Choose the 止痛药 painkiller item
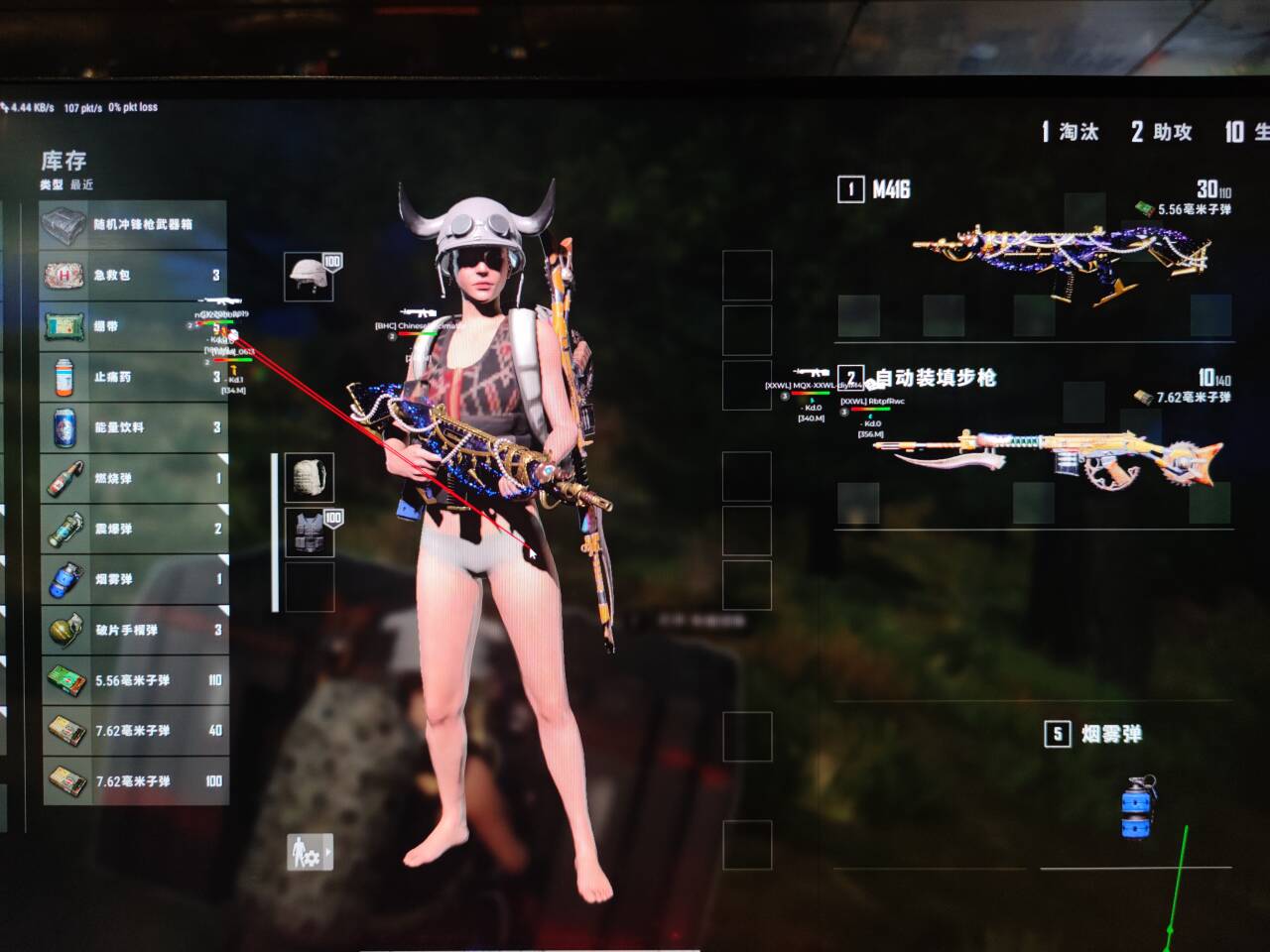The image size is (1270, 952). 134,377
